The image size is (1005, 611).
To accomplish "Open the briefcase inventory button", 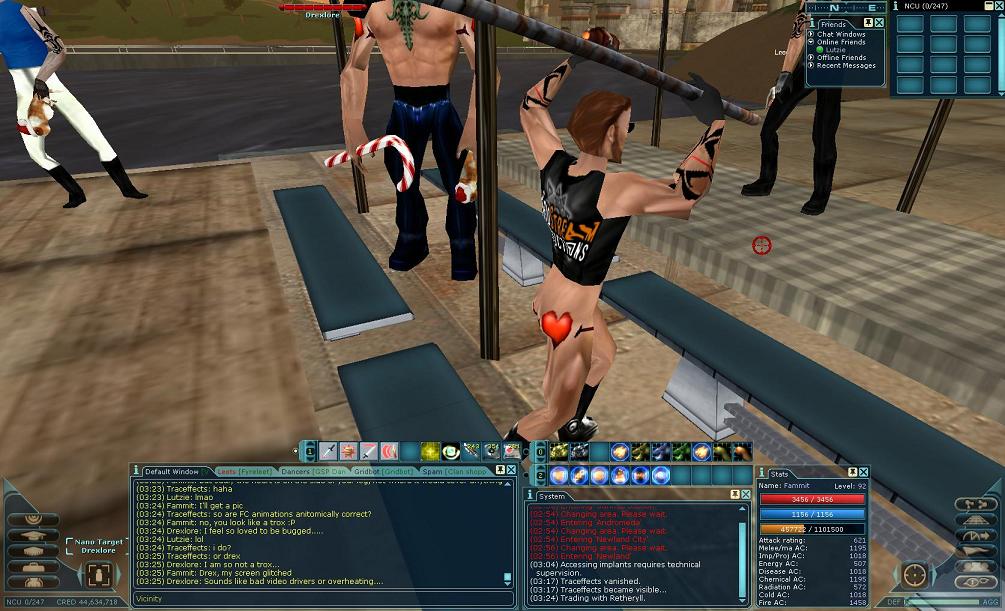I will coord(34,569).
